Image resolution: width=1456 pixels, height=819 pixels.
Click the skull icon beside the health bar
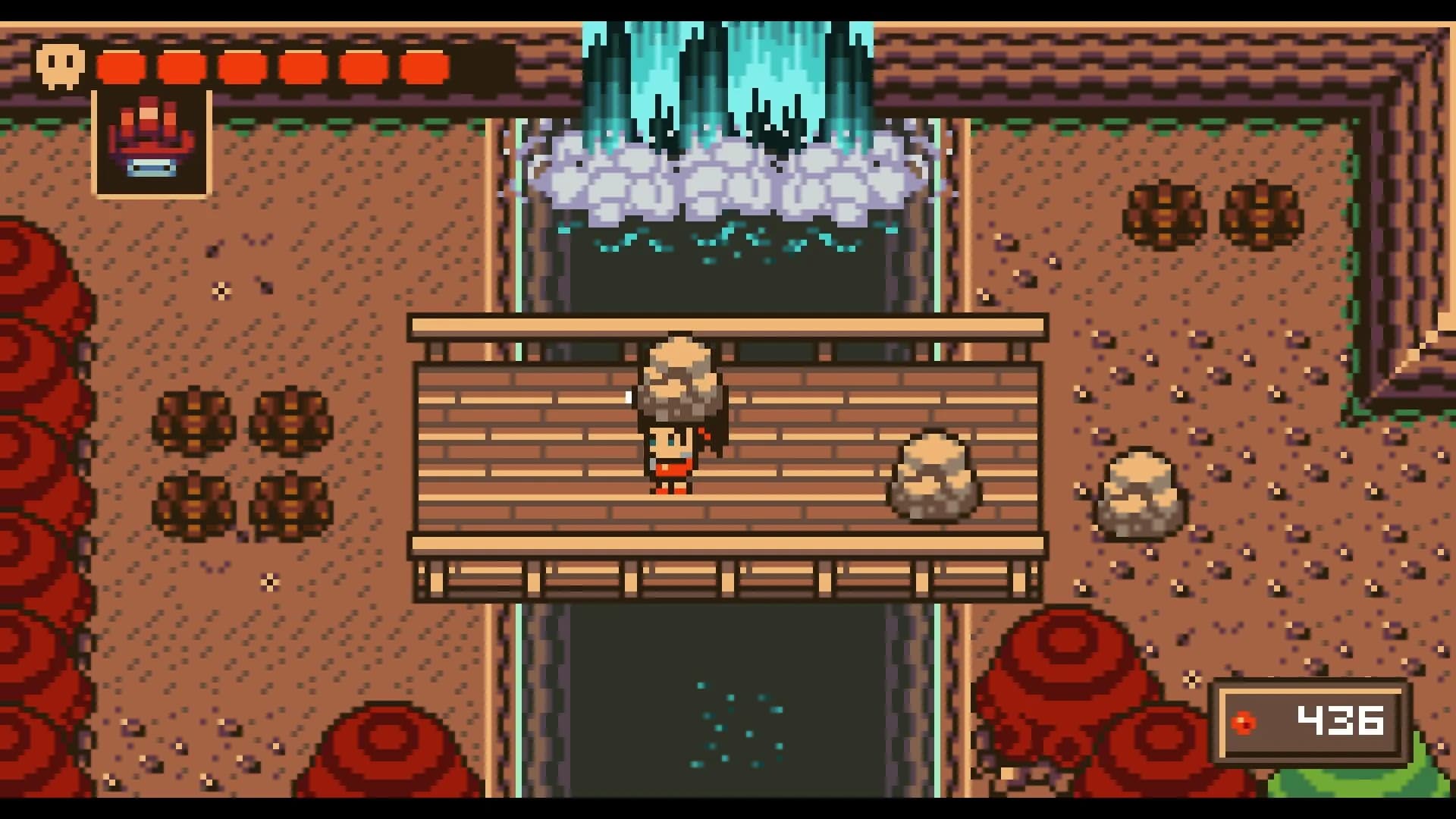pos(62,65)
